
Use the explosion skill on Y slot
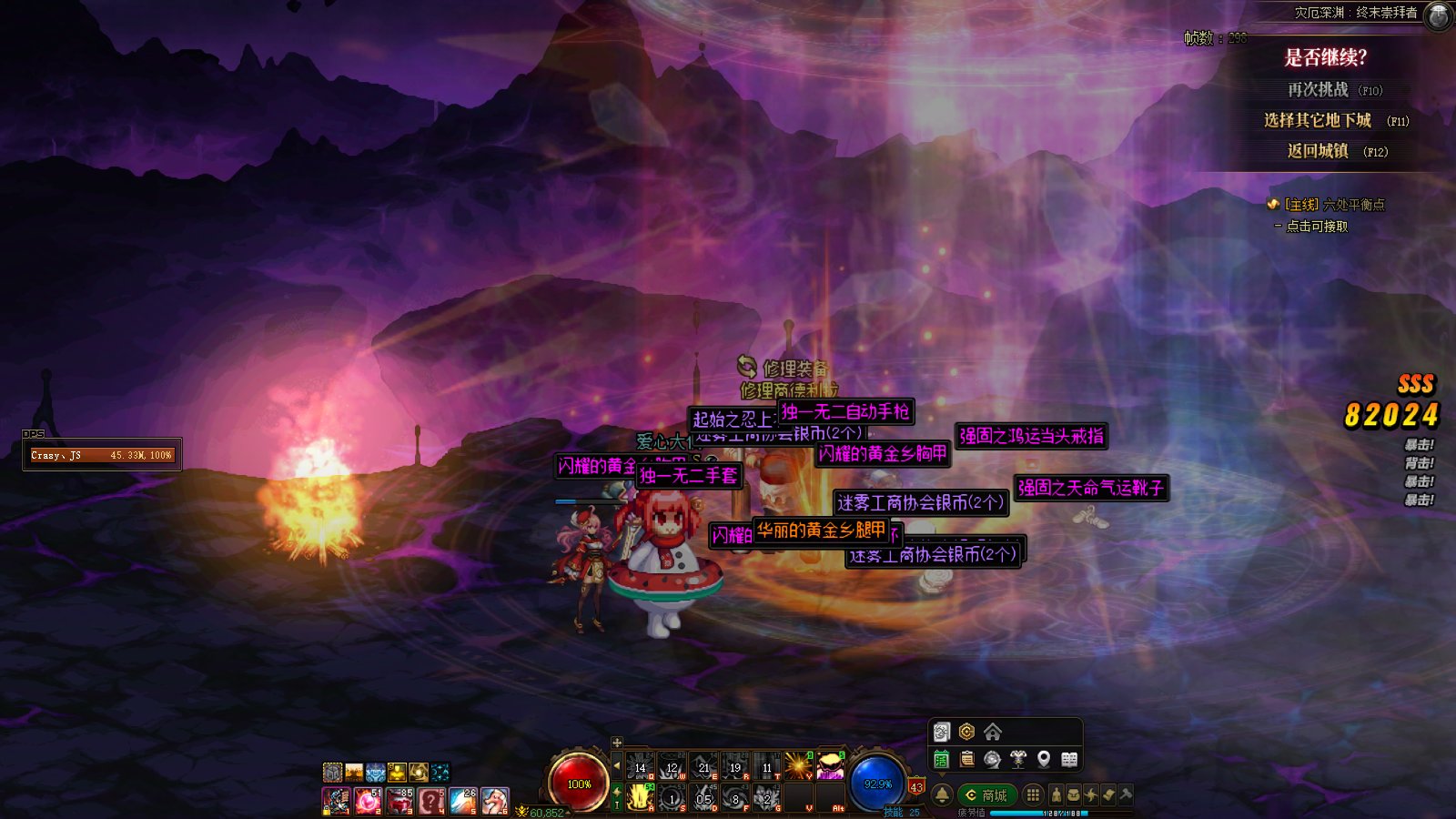(x=798, y=766)
